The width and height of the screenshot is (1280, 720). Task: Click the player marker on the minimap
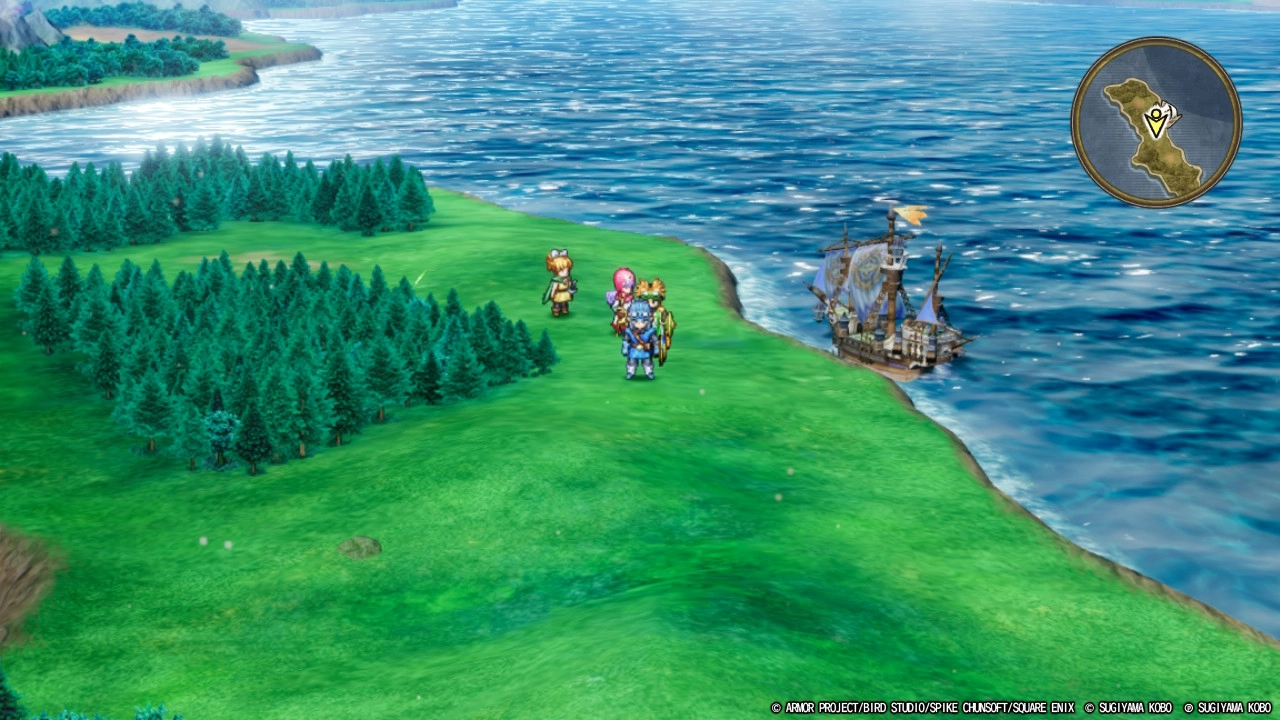click(x=1157, y=121)
